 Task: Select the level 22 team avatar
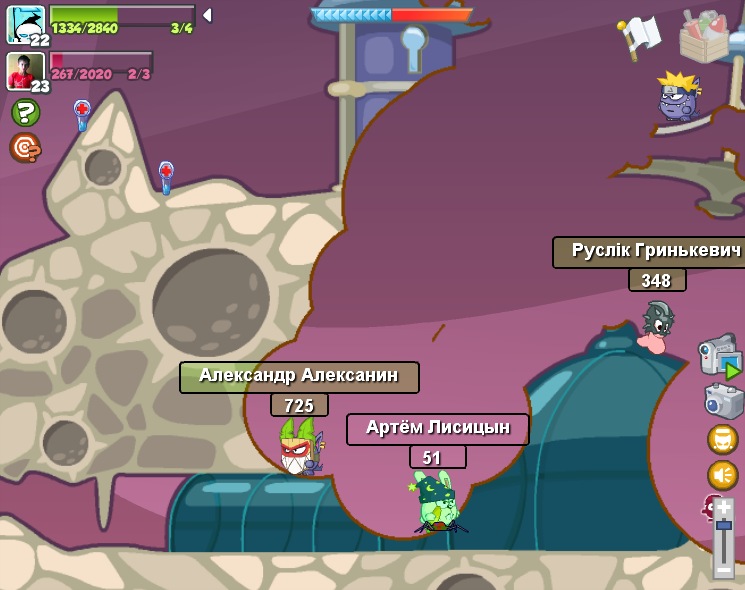25,23
